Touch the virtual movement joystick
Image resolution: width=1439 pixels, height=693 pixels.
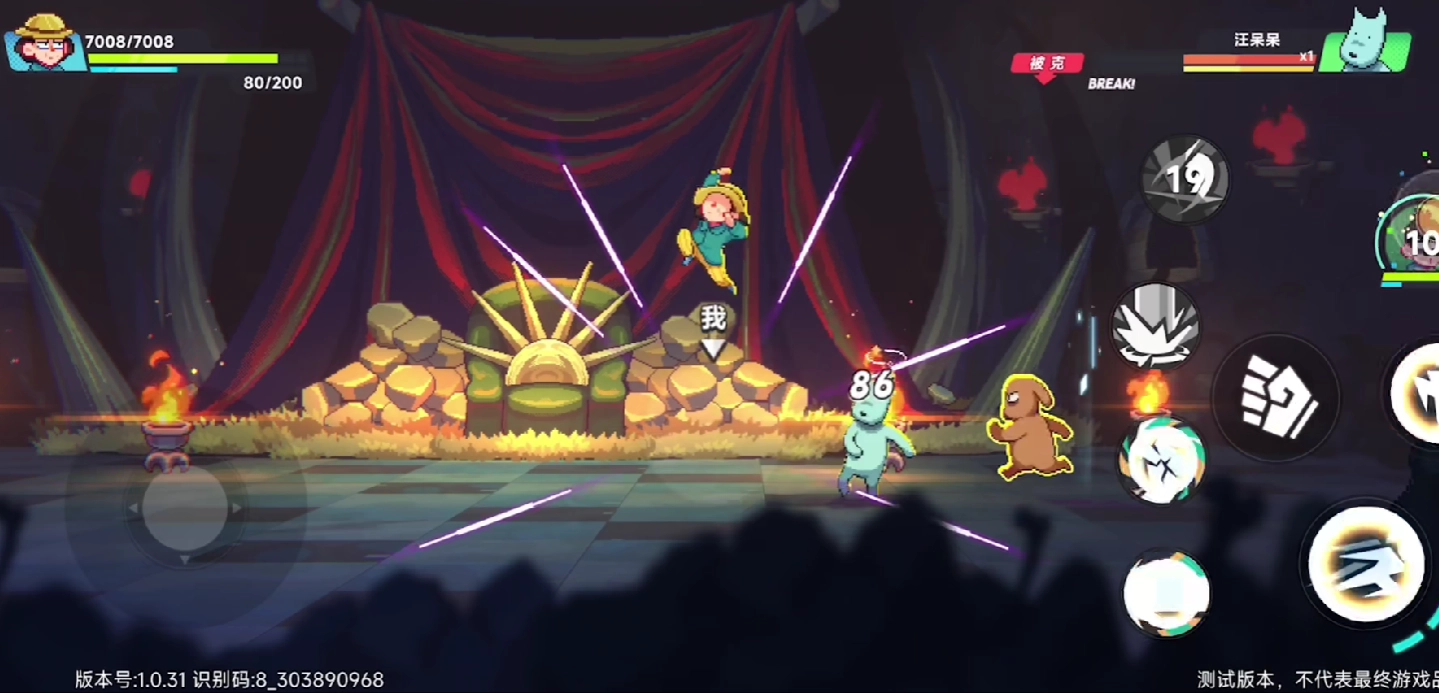click(185, 508)
